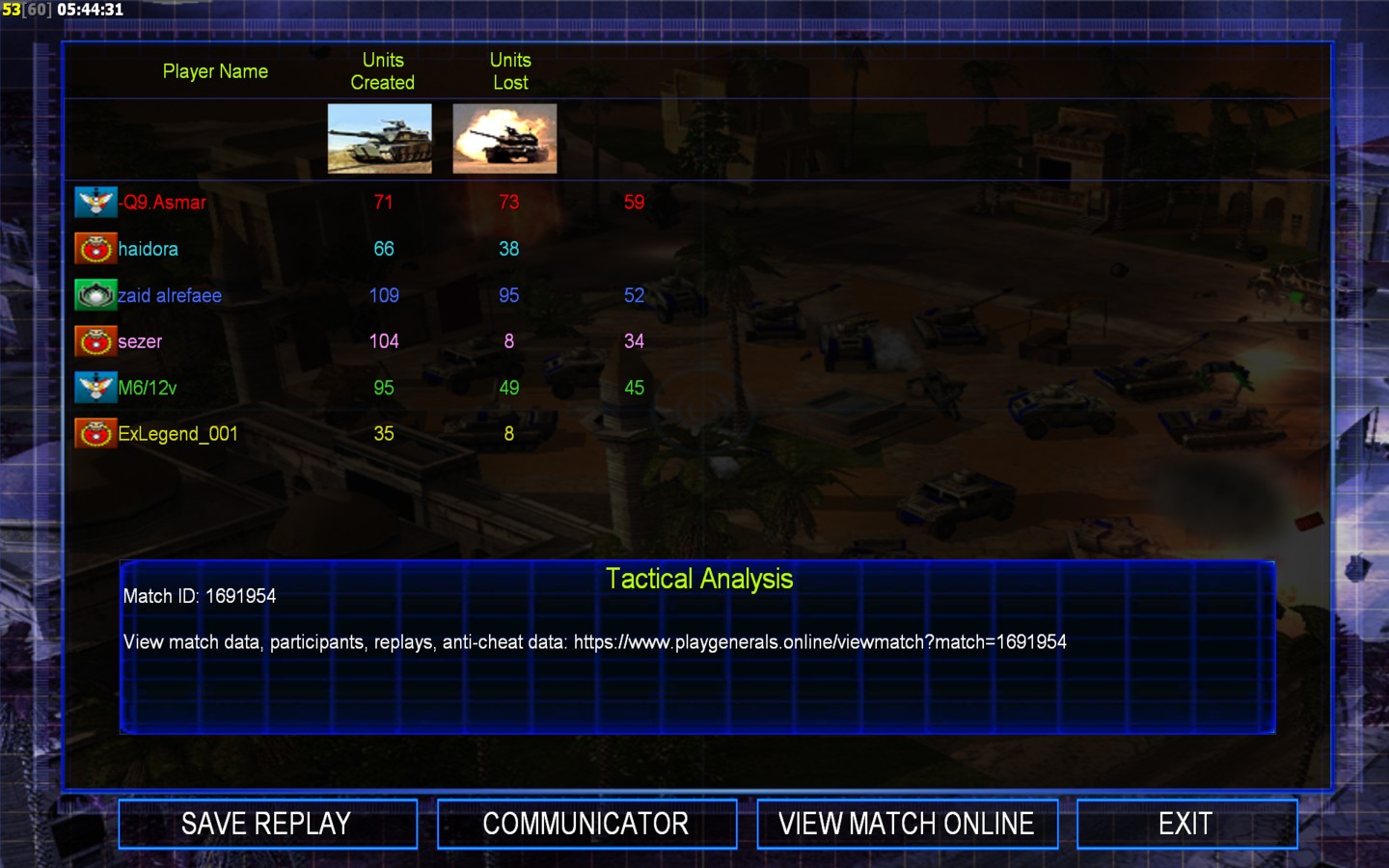Click the Units Lost explosion thumbnail

[504, 139]
